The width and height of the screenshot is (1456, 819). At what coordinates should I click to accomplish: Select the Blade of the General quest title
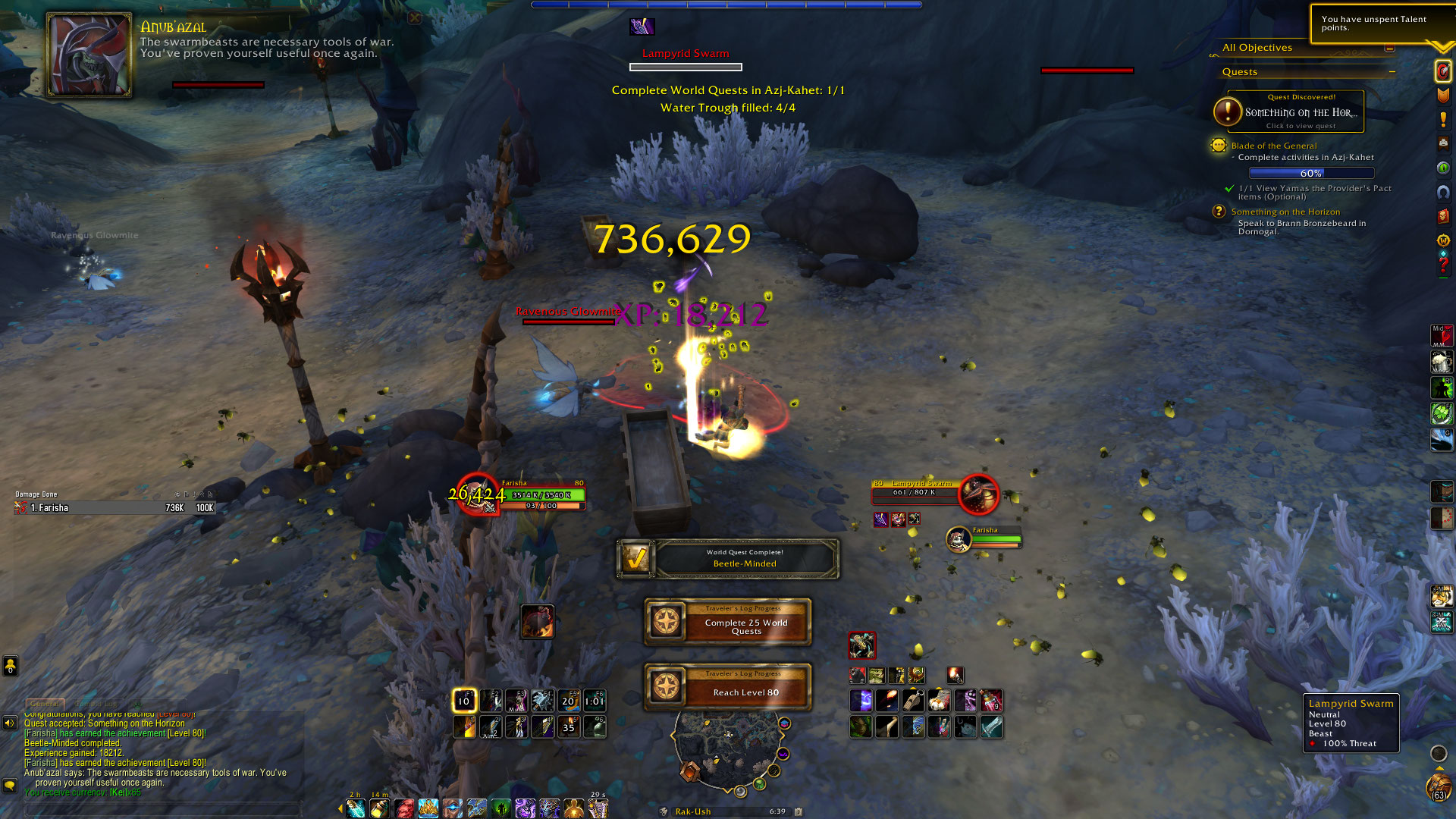pyautogui.click(x=1274, y=146)
